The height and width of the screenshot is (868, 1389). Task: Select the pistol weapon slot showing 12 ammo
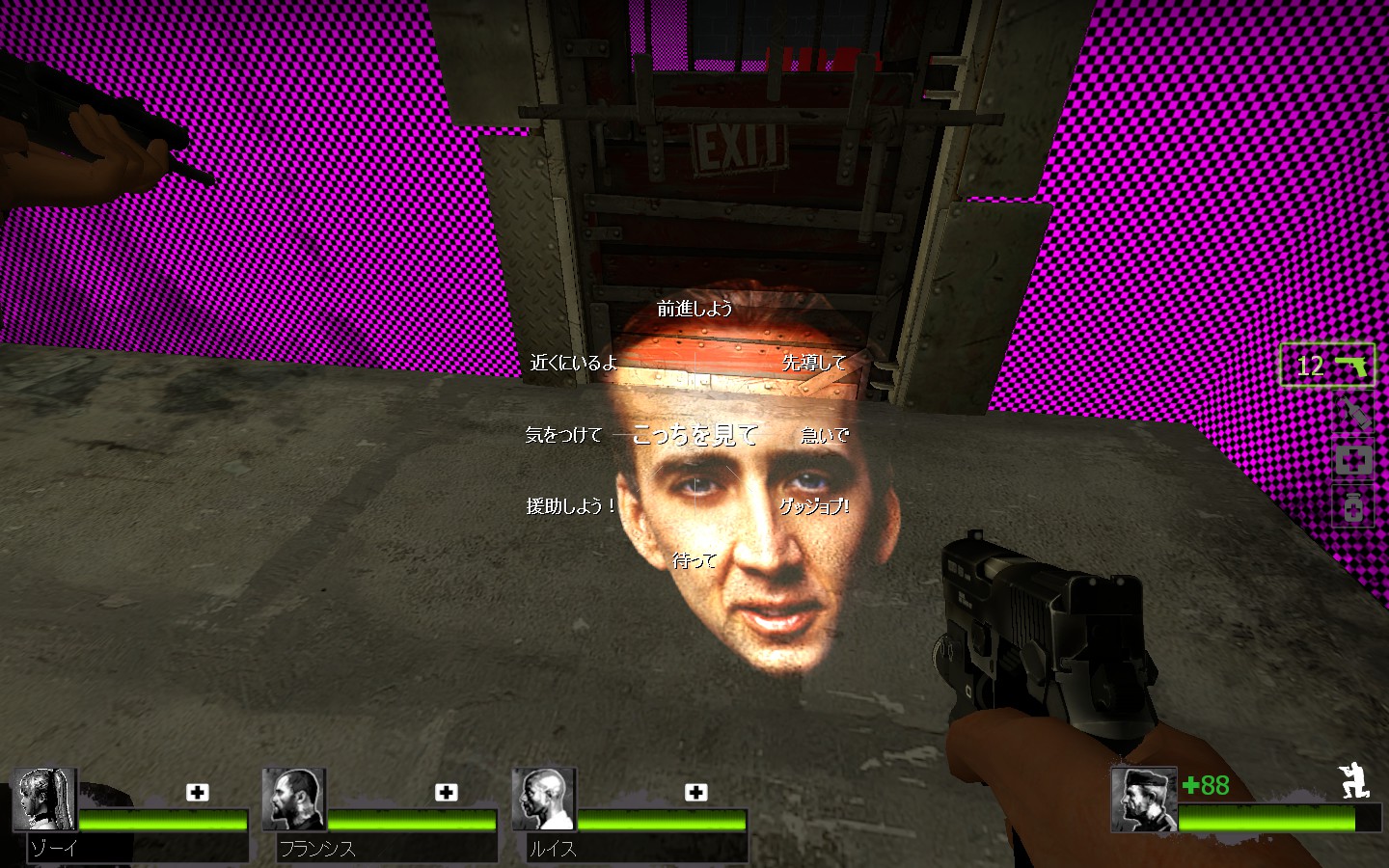(1329, 366)
